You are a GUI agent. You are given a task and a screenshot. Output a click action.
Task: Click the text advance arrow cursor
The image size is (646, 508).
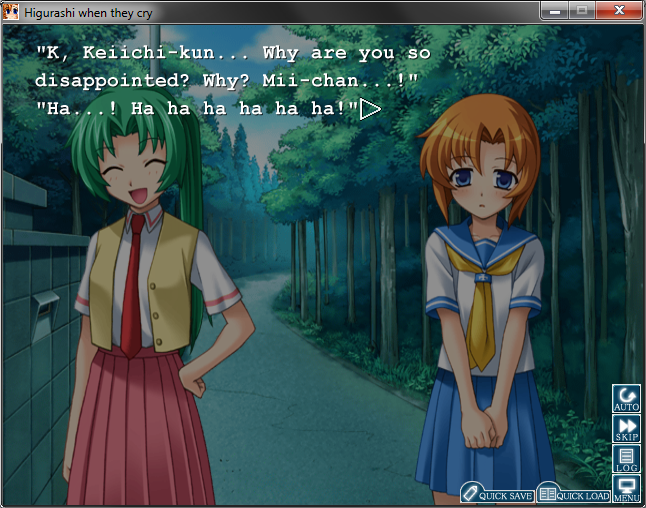pos(370,108)
